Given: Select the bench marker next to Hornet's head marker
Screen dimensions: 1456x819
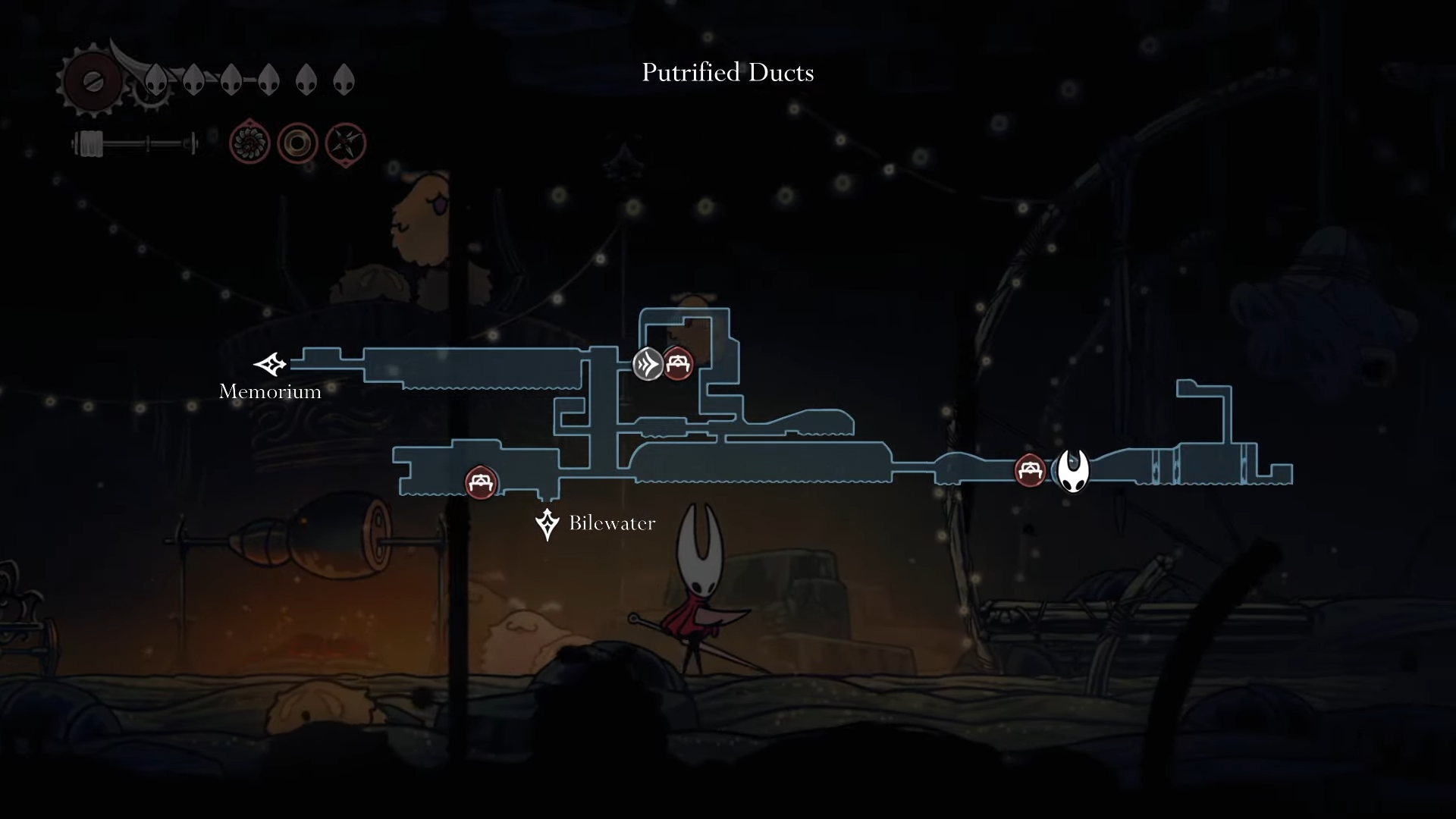Looking at the screenshot, I should (x=1030, y=471).
